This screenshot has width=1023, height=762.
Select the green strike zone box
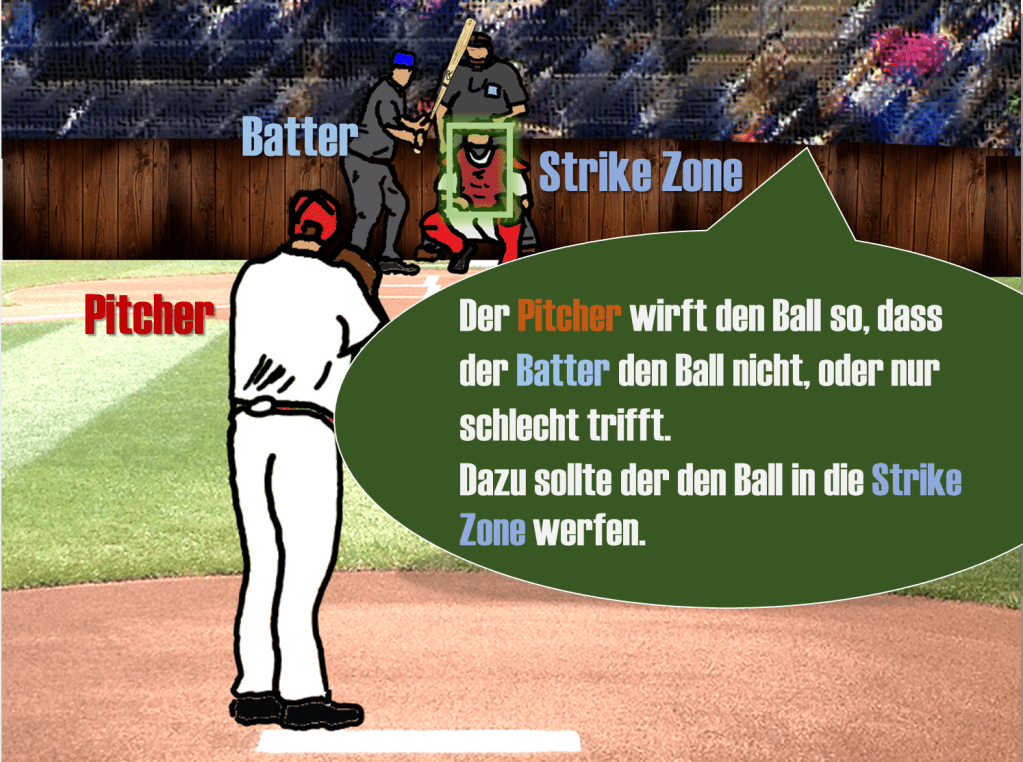[x=479, y=171]
